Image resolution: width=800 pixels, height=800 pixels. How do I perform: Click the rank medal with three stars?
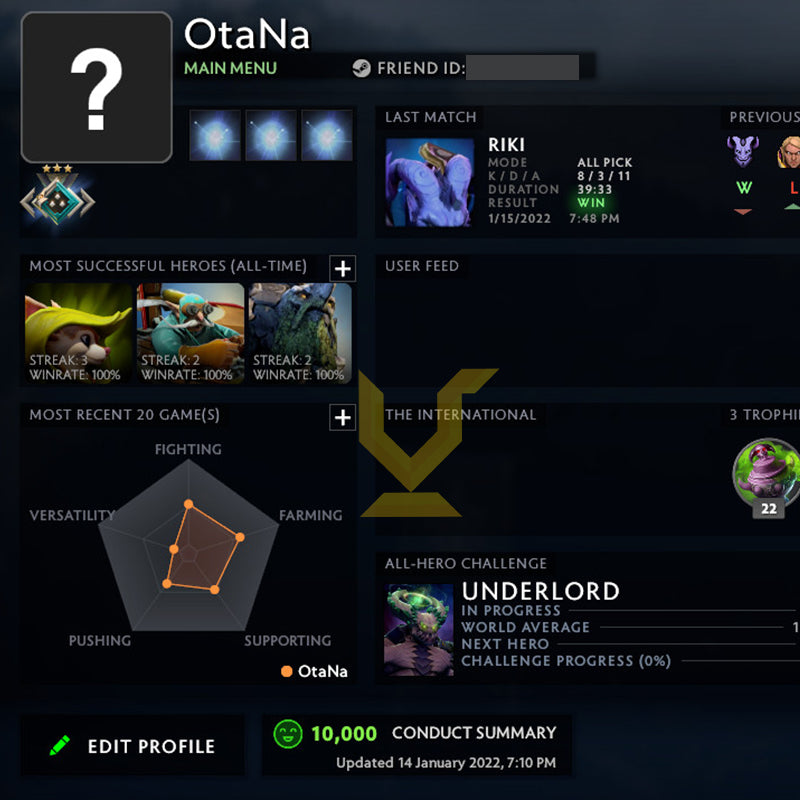58,199
